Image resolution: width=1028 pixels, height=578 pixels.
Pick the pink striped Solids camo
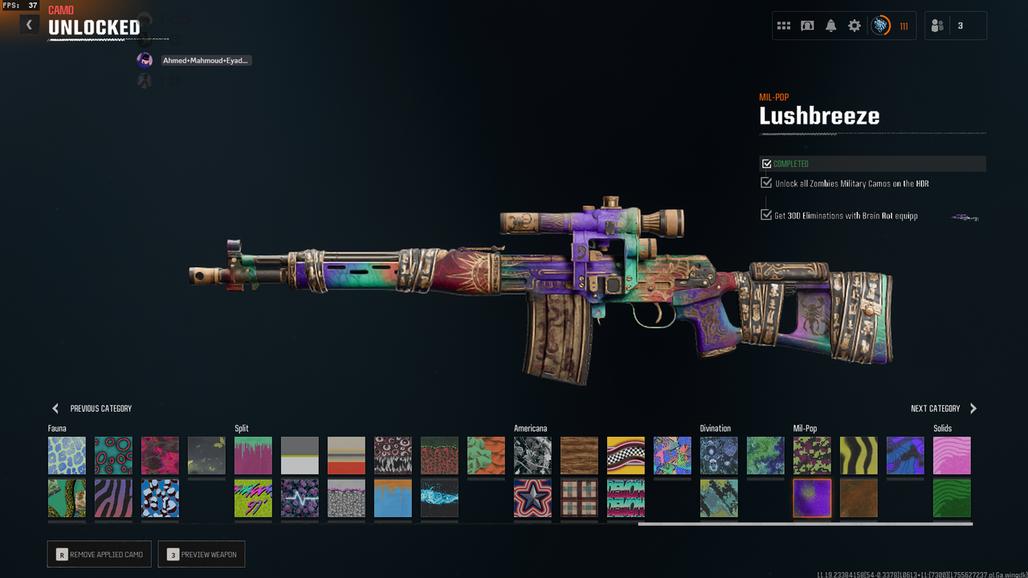[951, 455]
